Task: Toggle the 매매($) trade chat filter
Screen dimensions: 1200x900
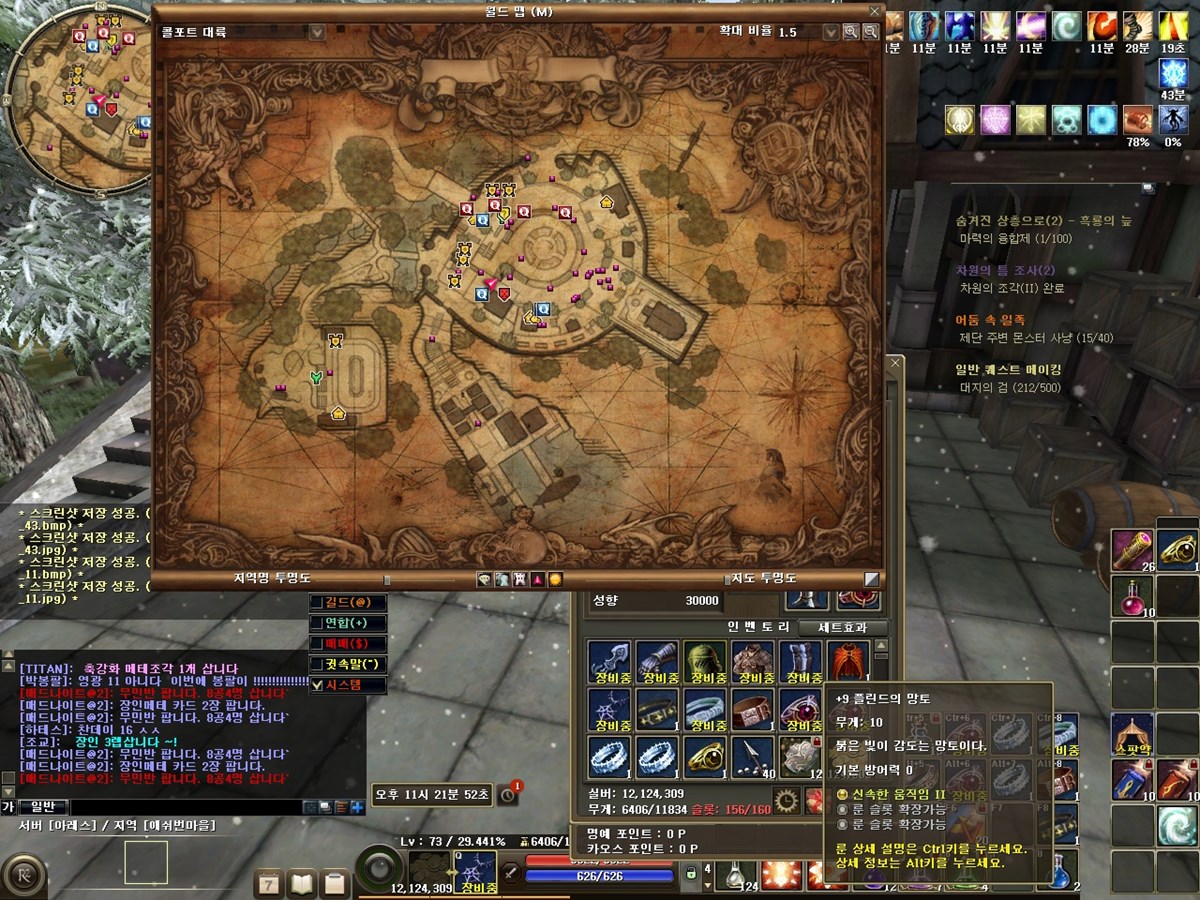Action: 318,644
